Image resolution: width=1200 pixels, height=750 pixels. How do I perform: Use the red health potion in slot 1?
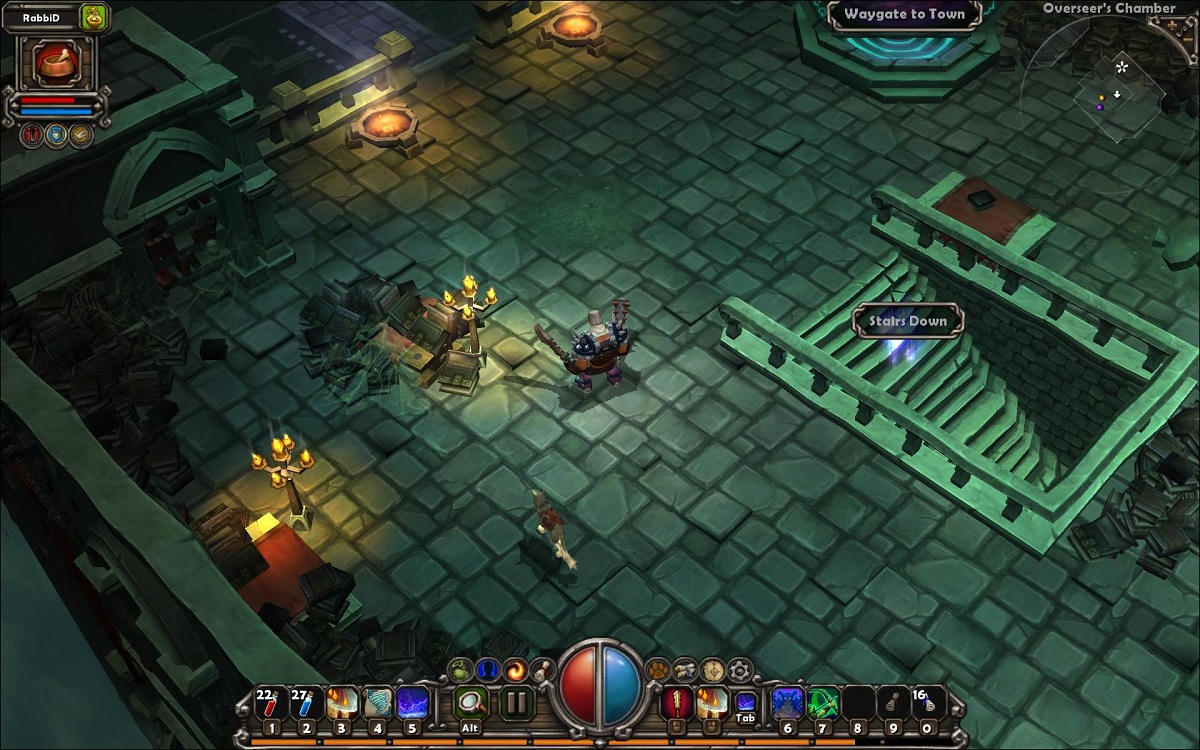[x=269, y=703]
